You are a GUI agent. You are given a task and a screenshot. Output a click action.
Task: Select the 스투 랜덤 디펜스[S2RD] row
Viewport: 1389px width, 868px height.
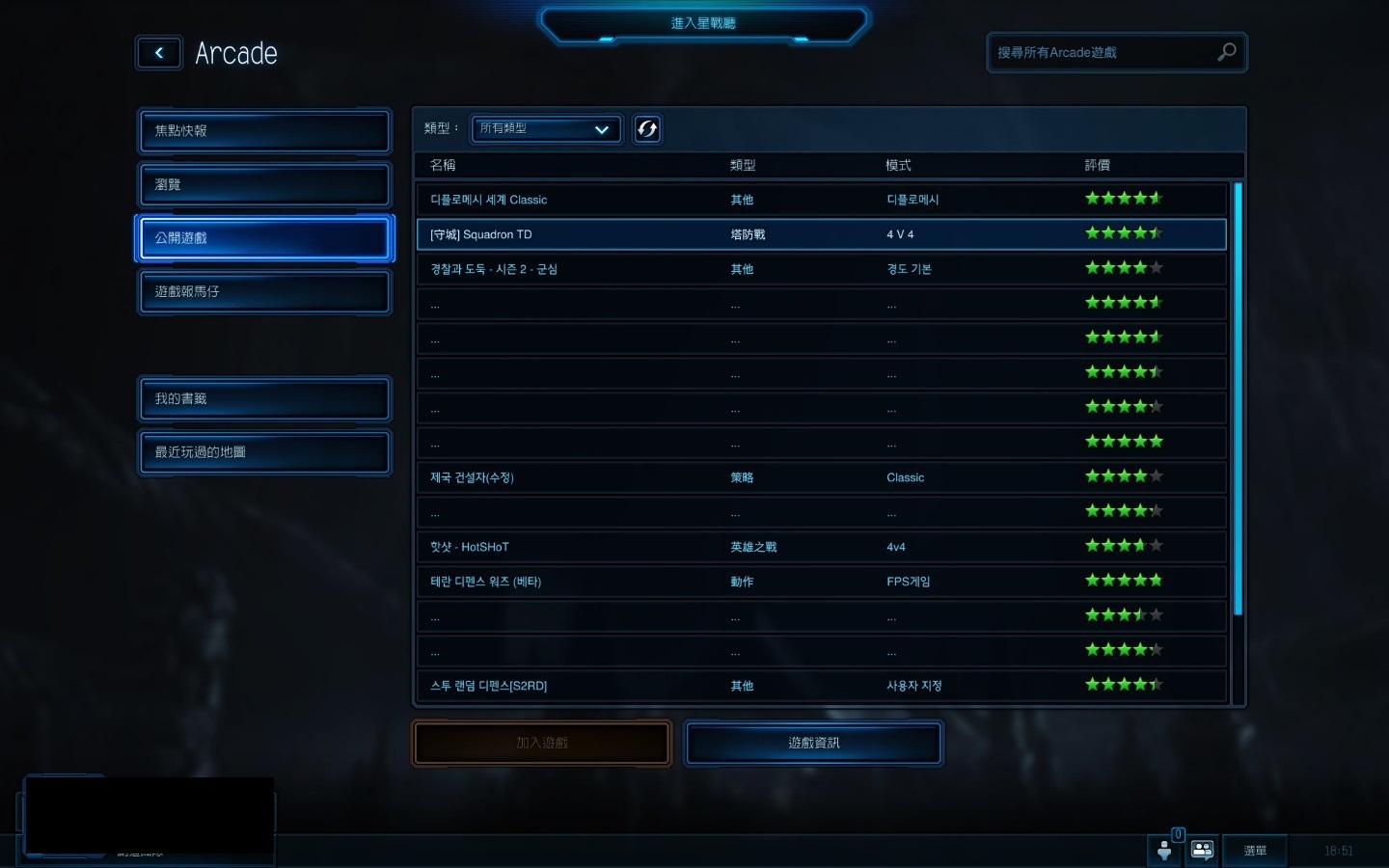[x=820, y=686]
